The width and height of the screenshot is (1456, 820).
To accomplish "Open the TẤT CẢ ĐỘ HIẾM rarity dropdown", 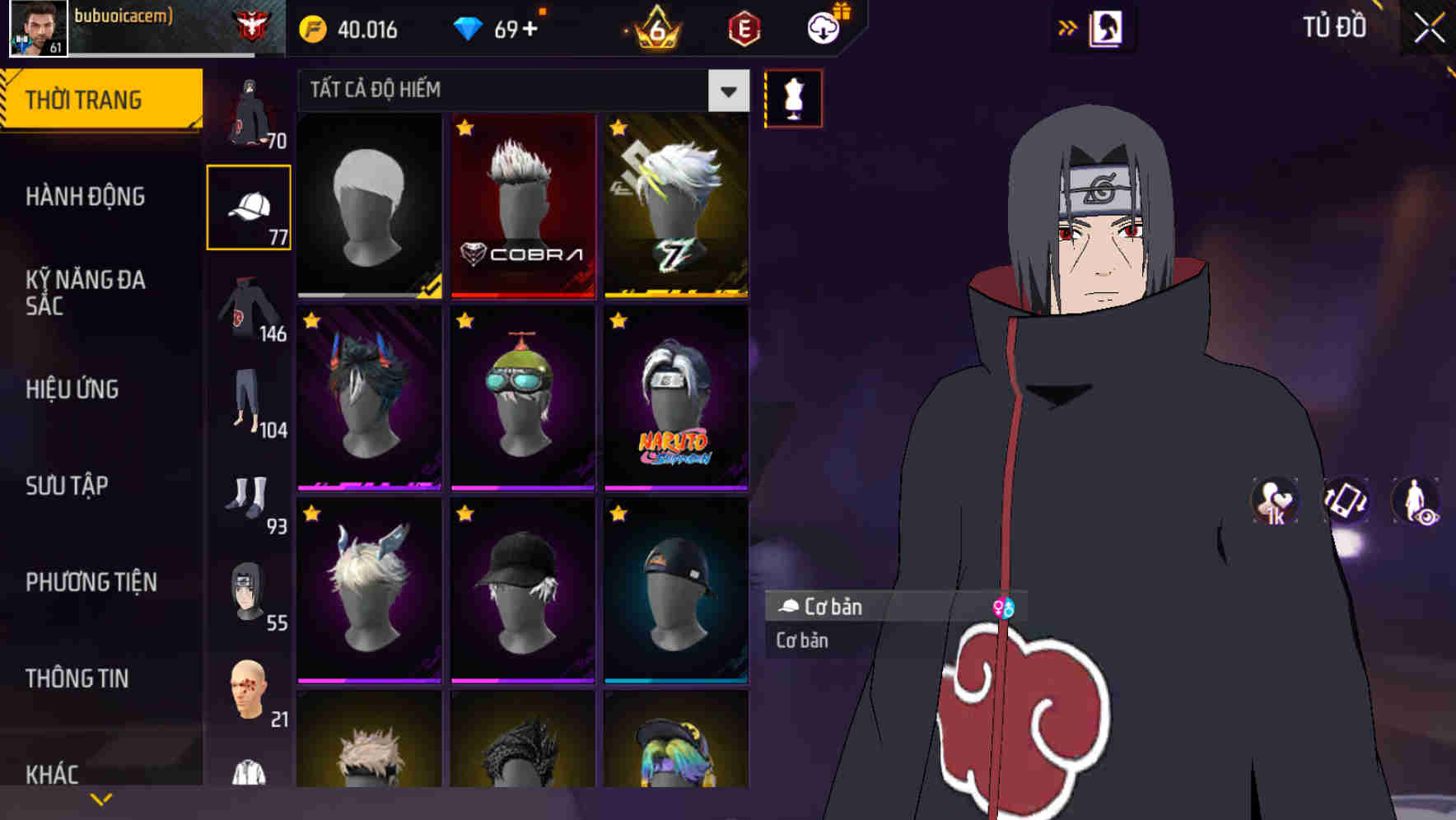I will (519, 91).
